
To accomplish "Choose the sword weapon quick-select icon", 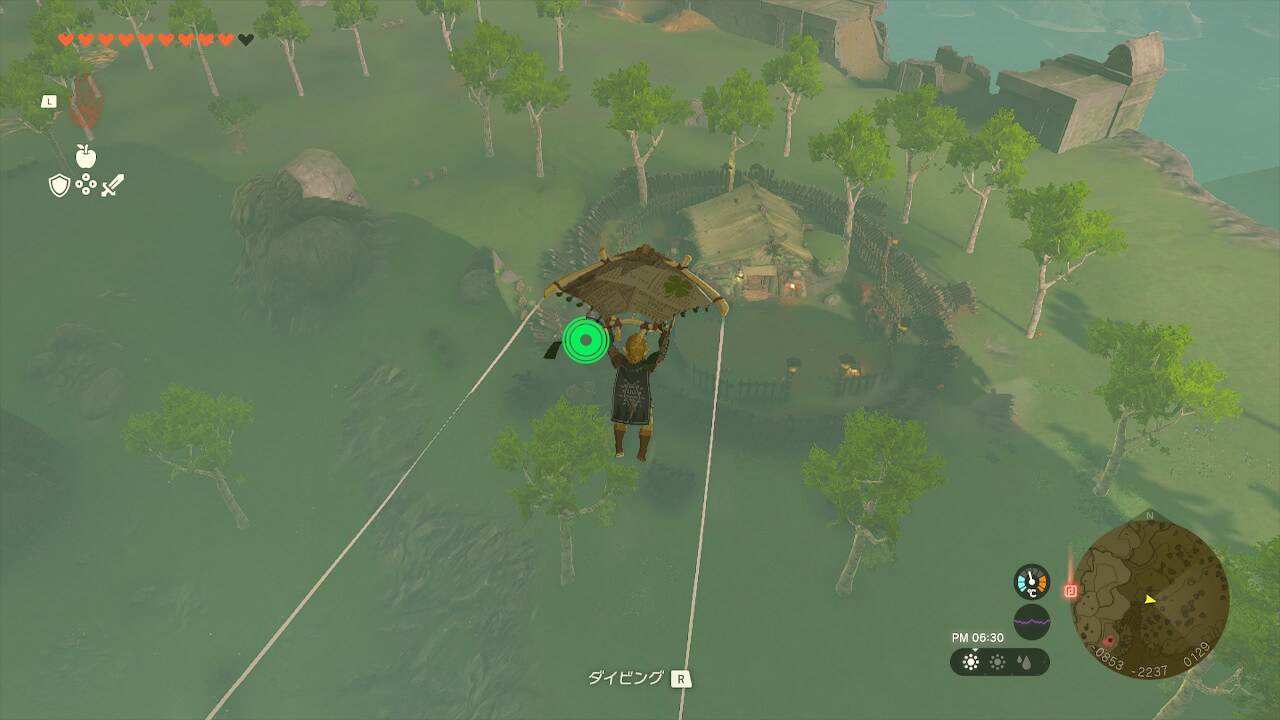I will tap(112, 185).
